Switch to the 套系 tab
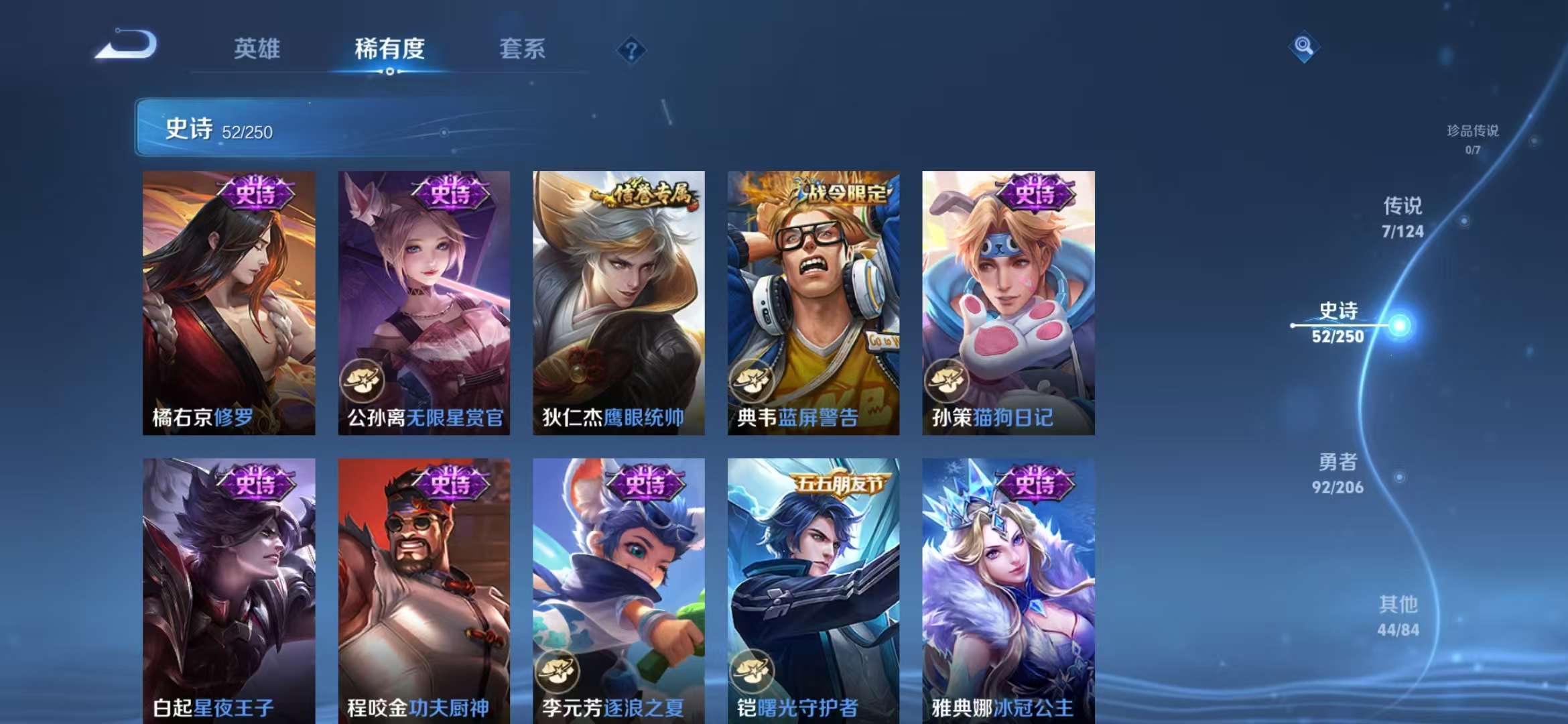This screenshot has height=724, width=1568. pyautogui.click(x=523, y=49)
